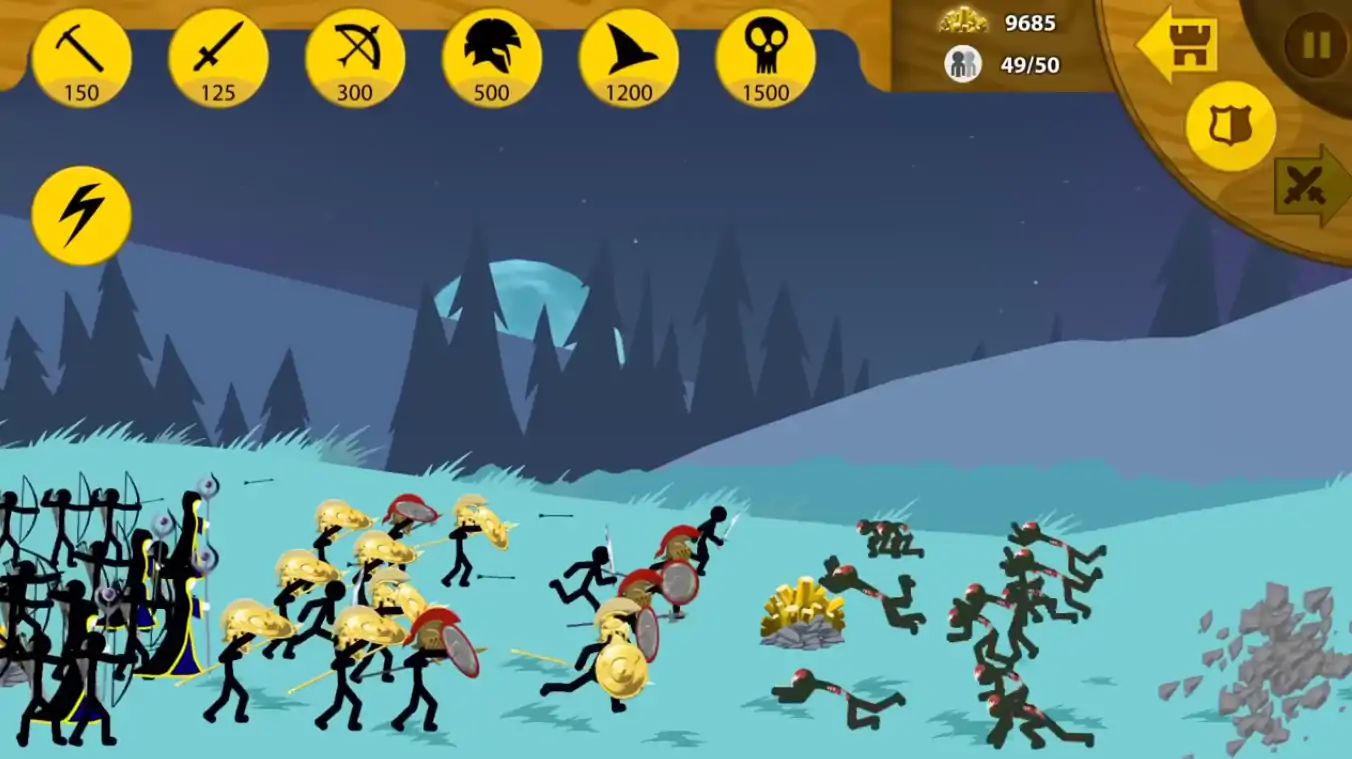Viewport: 1352px width, 759px height.
Task: Activate the lightning bolt ability
Action: coord(81,215)
